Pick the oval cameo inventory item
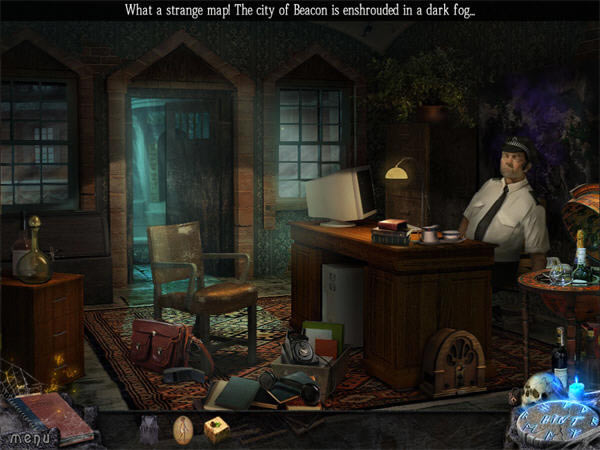The height and width of the screenshot is (450, 600). pyautogui.click(x=183, y=430)
